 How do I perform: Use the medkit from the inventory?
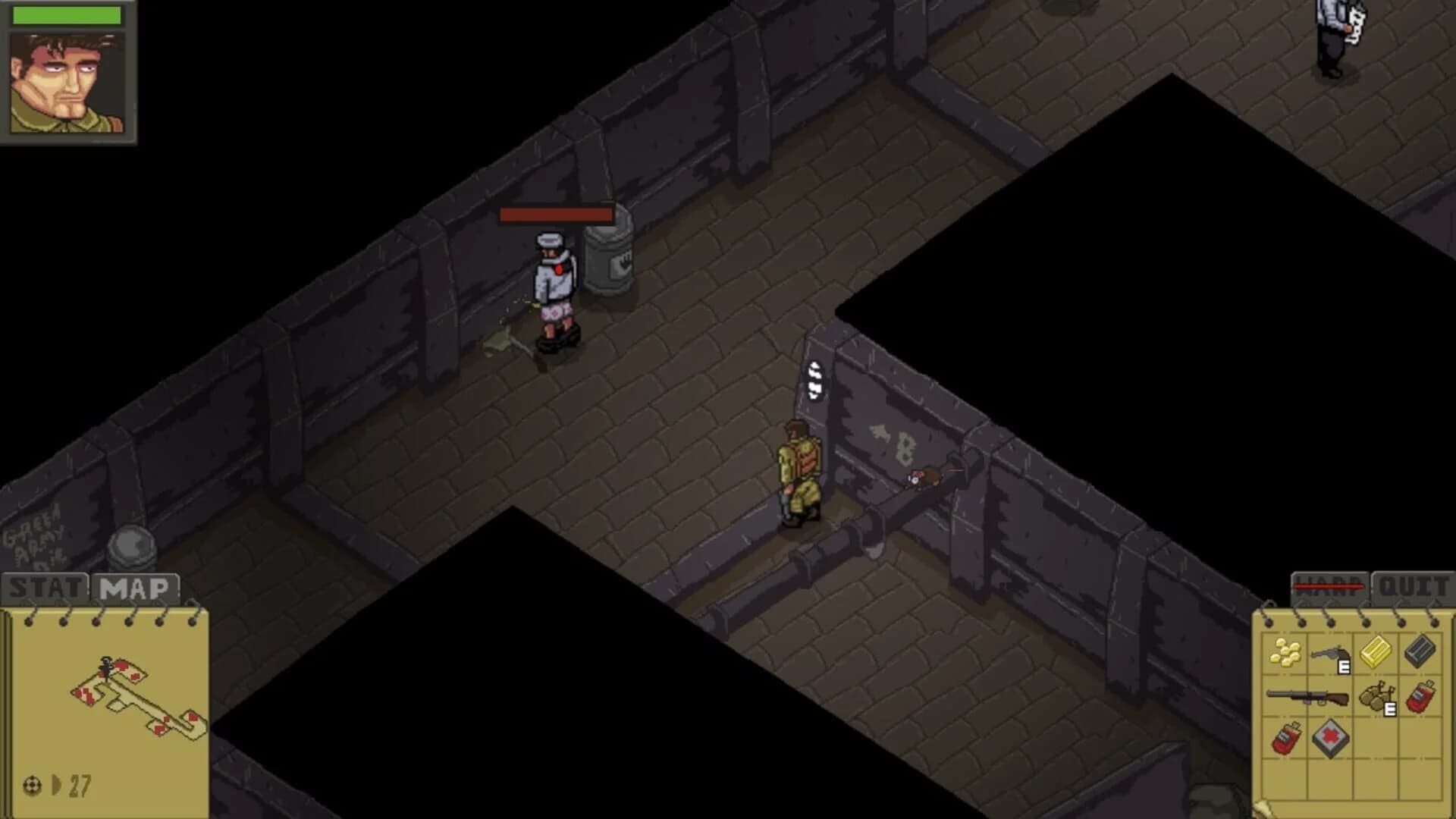tap(1332, 738)
